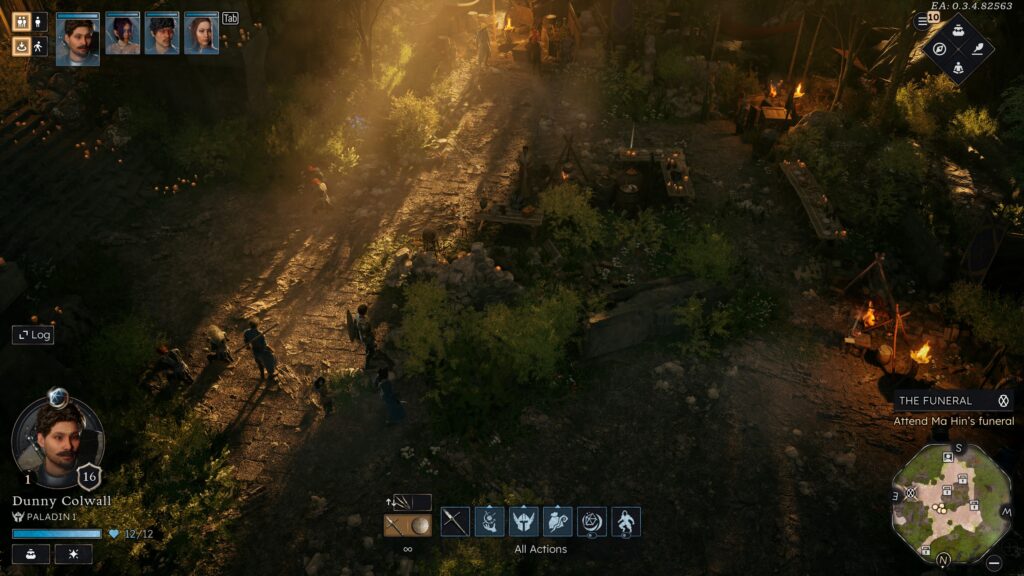Open the All Actions list
Image resolution: width=1024 pixels, height=576 pixels.
(x=540, y=549)
